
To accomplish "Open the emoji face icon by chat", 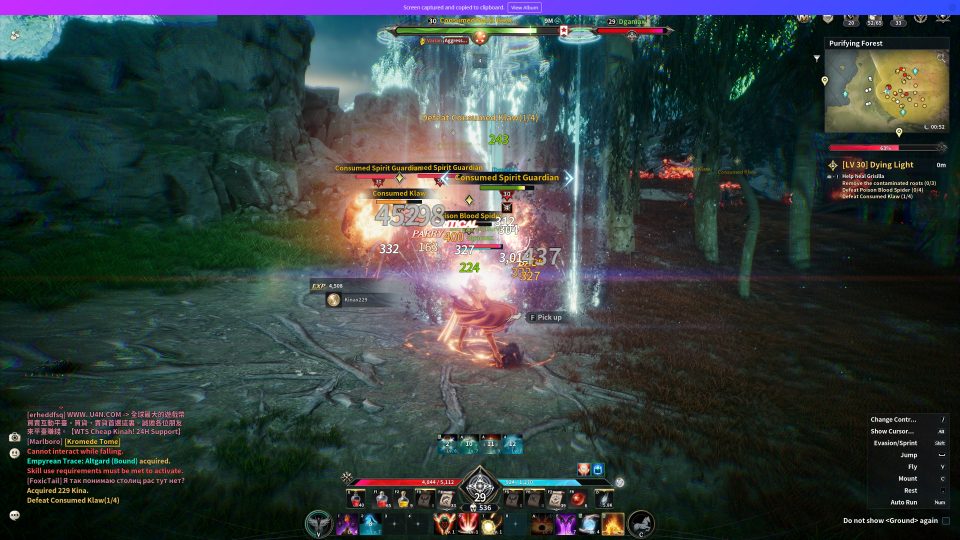I will pyautogui.click(x=15, y=453).
